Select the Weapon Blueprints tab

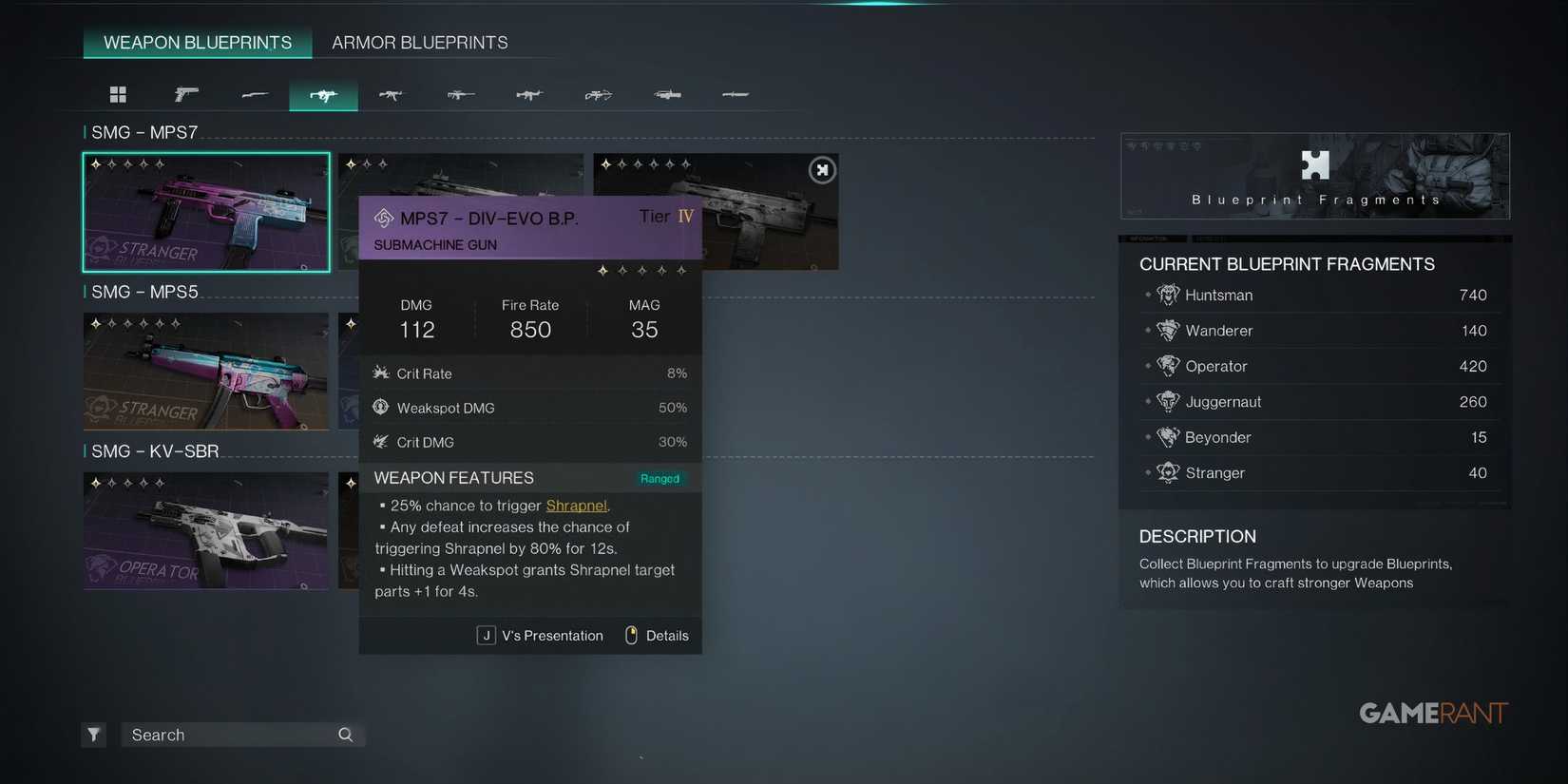coord(197,42)
